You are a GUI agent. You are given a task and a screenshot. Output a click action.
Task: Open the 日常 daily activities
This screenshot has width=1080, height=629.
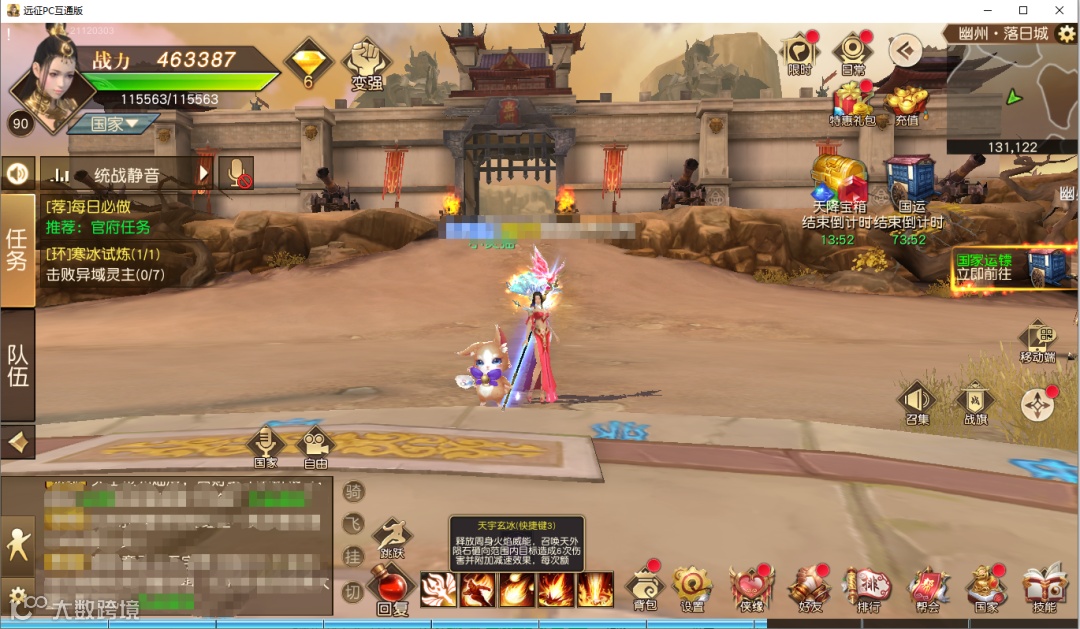tap(853, 52)
